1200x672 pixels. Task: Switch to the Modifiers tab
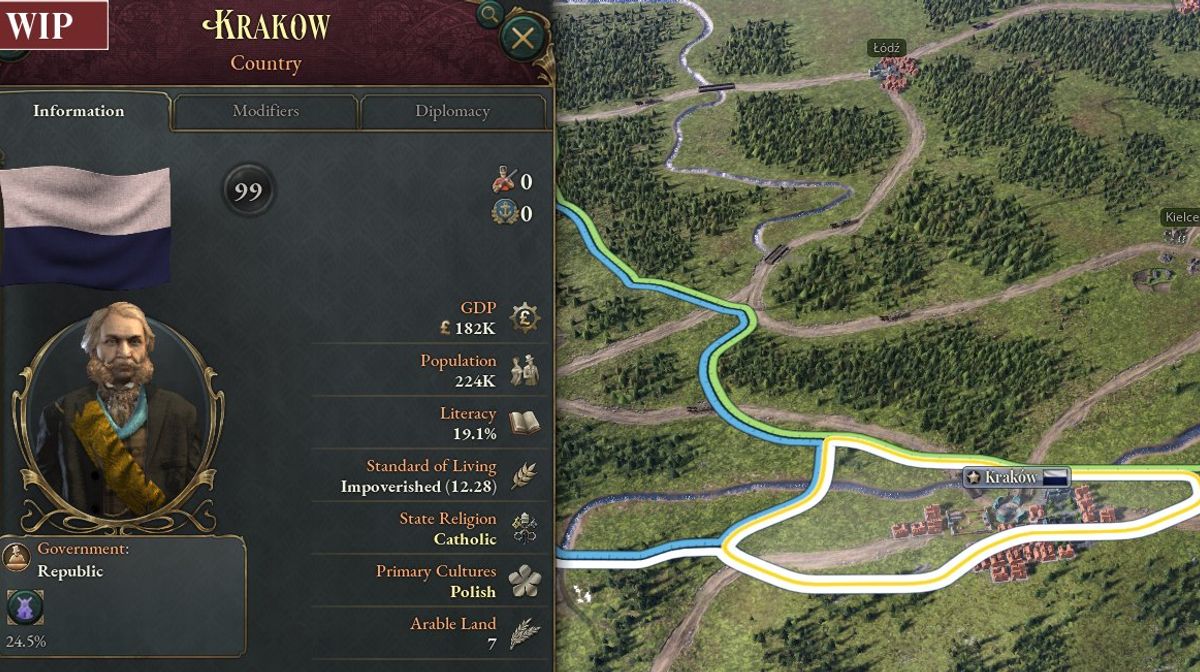(265, 111)
